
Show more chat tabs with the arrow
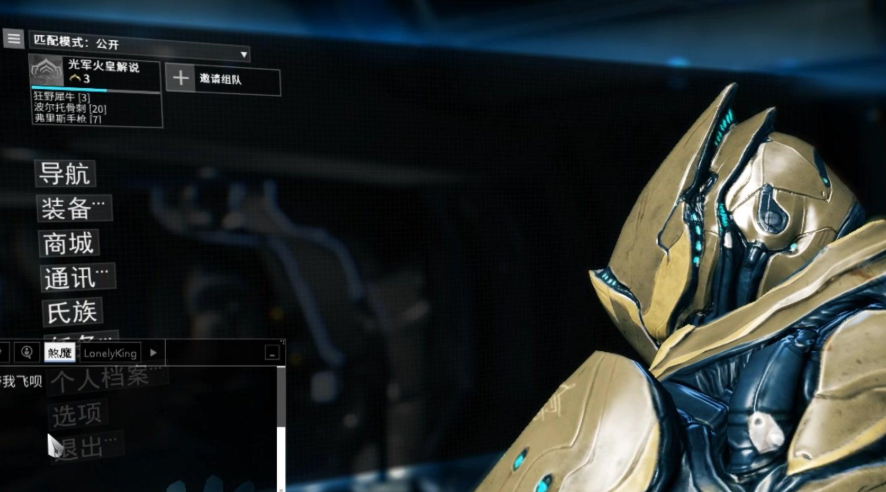(x=153, y=353)
